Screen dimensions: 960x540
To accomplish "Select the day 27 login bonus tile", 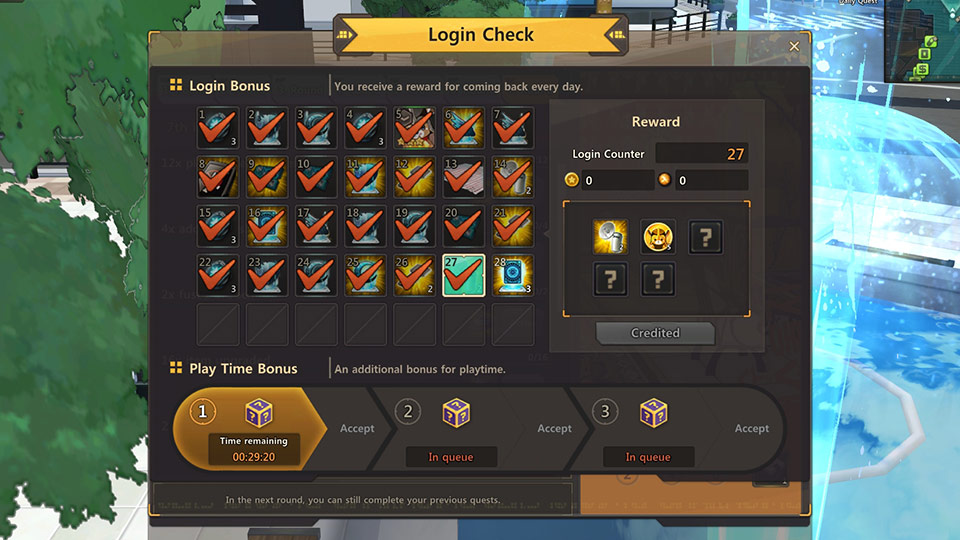I will pos(464,275).
